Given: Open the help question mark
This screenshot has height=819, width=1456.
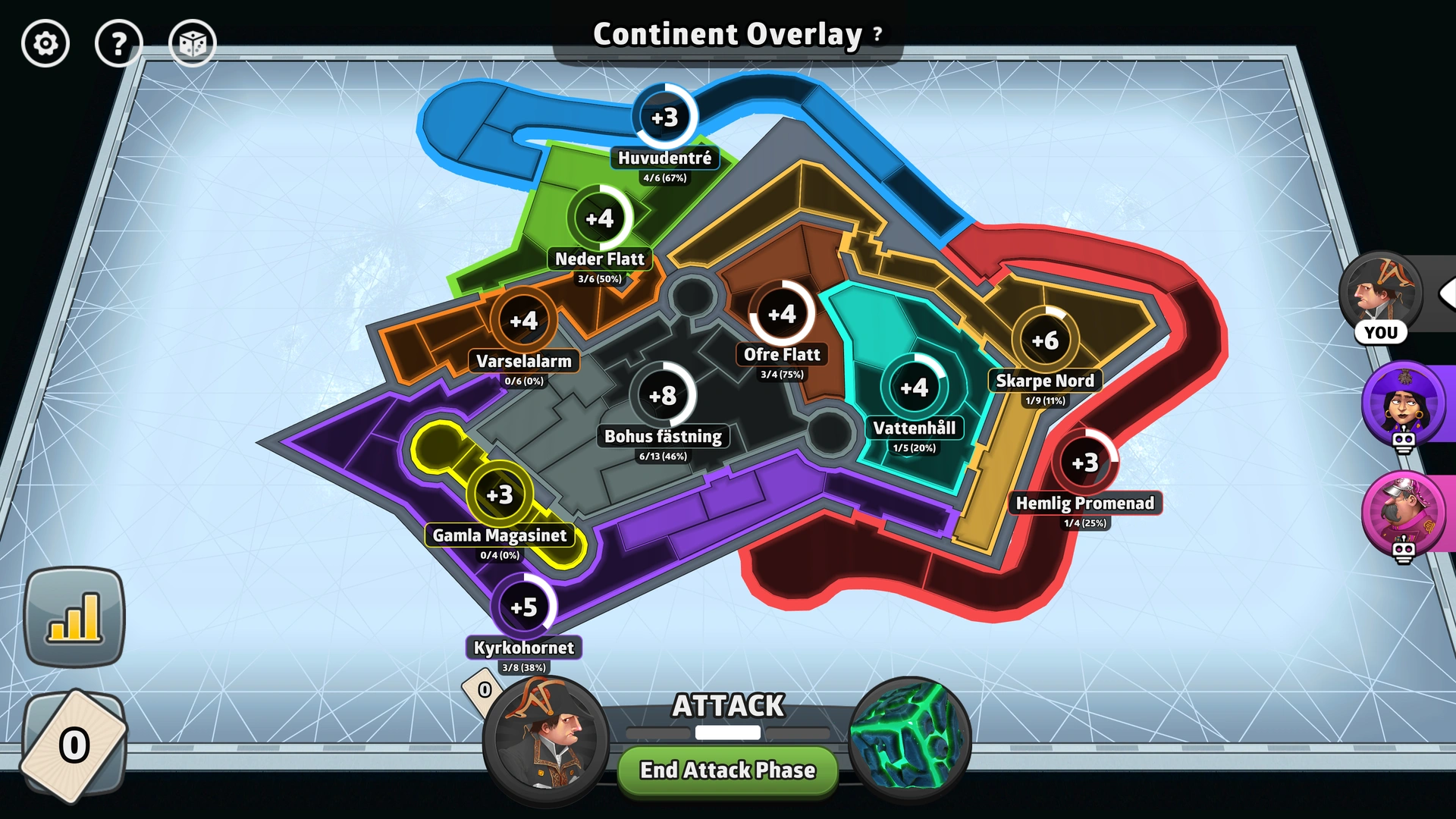Looking at the screenshot, I should [x=118, y=43].
